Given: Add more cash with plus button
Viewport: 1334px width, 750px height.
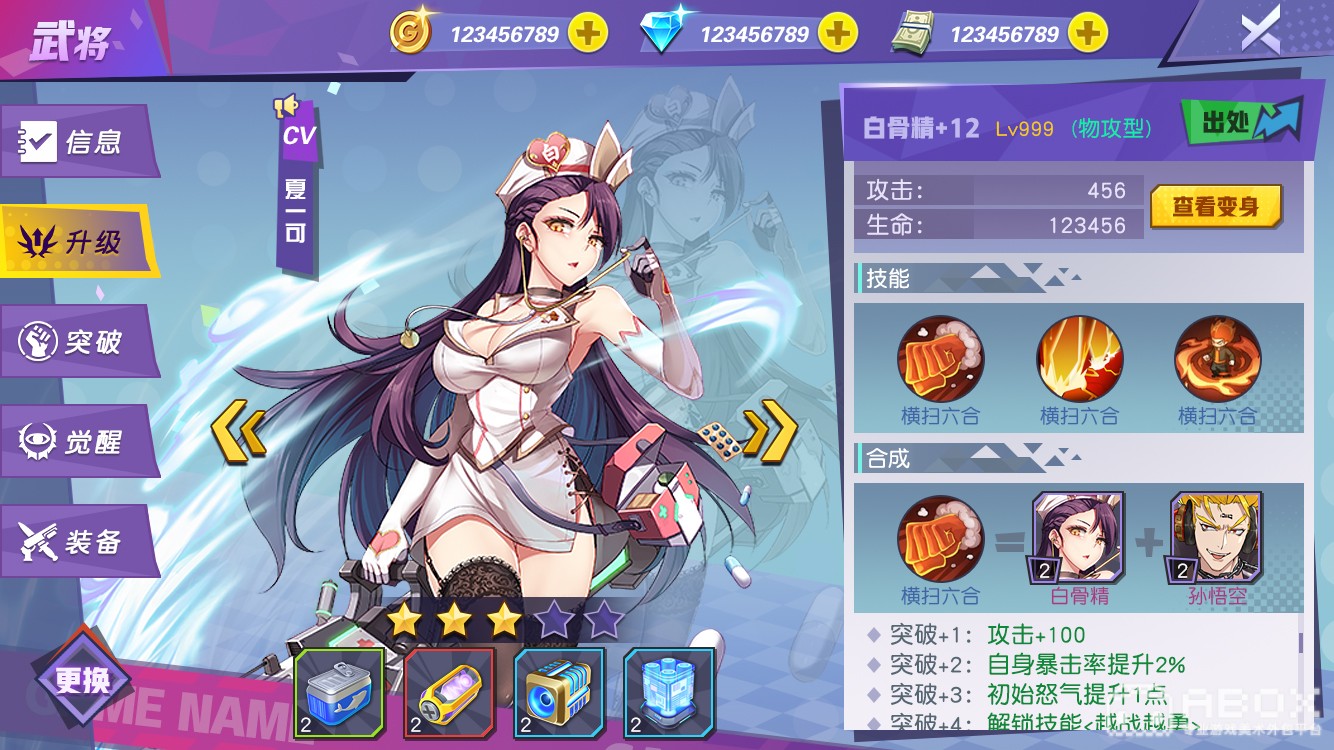Looking at the screenshot, I should 1087,34.
